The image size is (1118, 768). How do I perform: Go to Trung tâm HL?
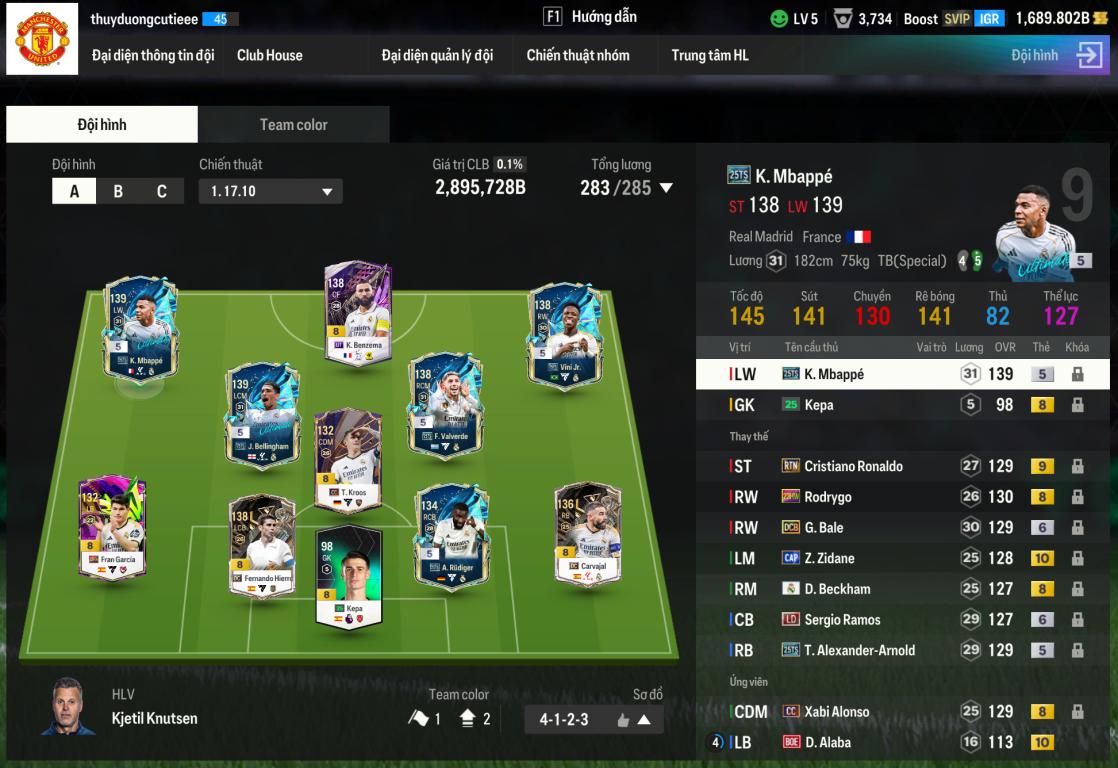pos(710,55)
